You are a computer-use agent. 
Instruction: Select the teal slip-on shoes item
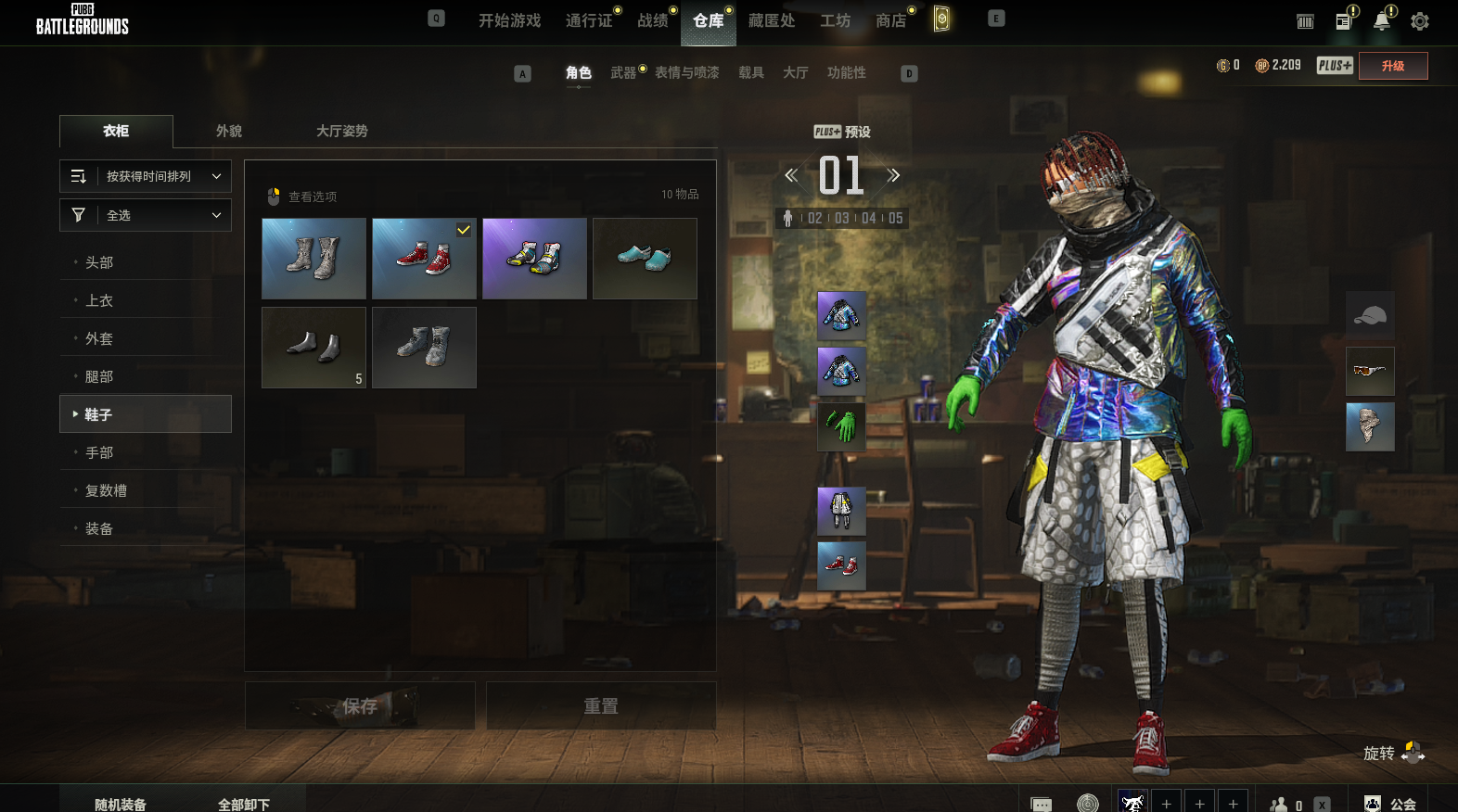(x=645, y=259)
